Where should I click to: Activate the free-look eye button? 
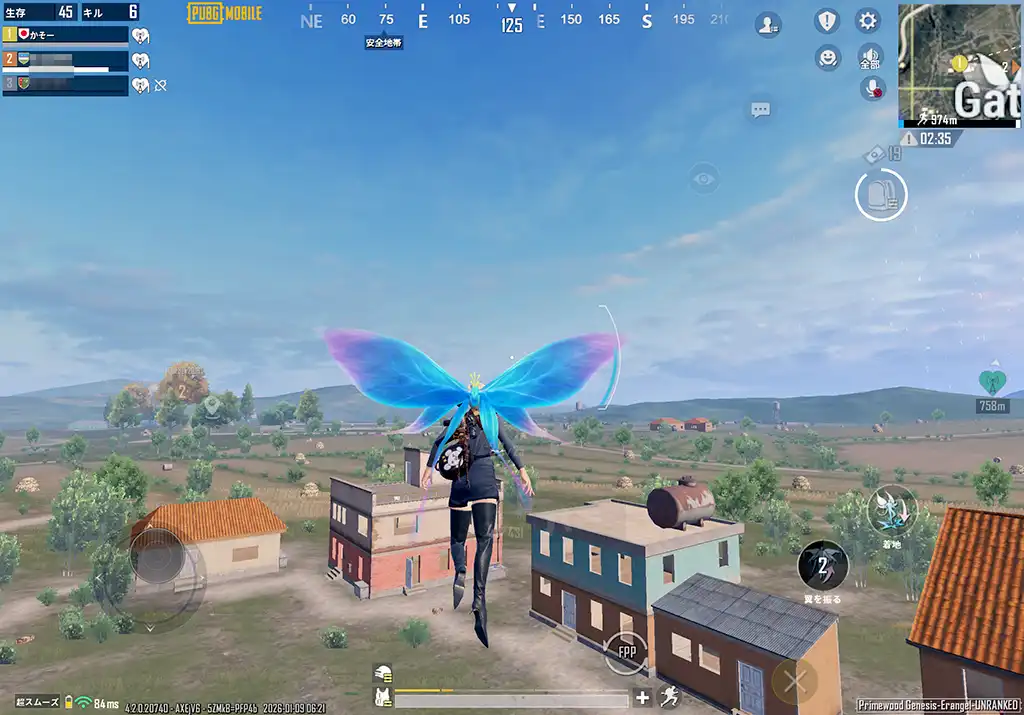(x=704, y=180)
